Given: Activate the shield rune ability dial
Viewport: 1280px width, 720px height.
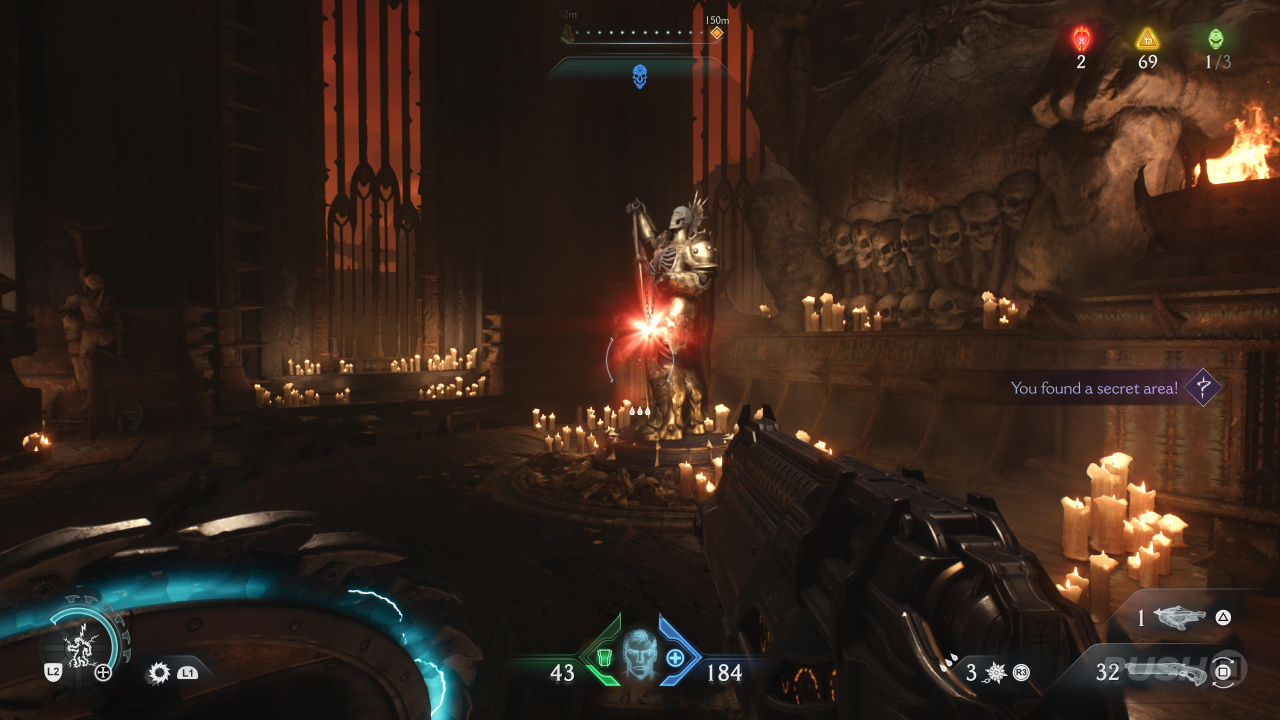Looking at the screenshot, I should (x=87, y=640).
